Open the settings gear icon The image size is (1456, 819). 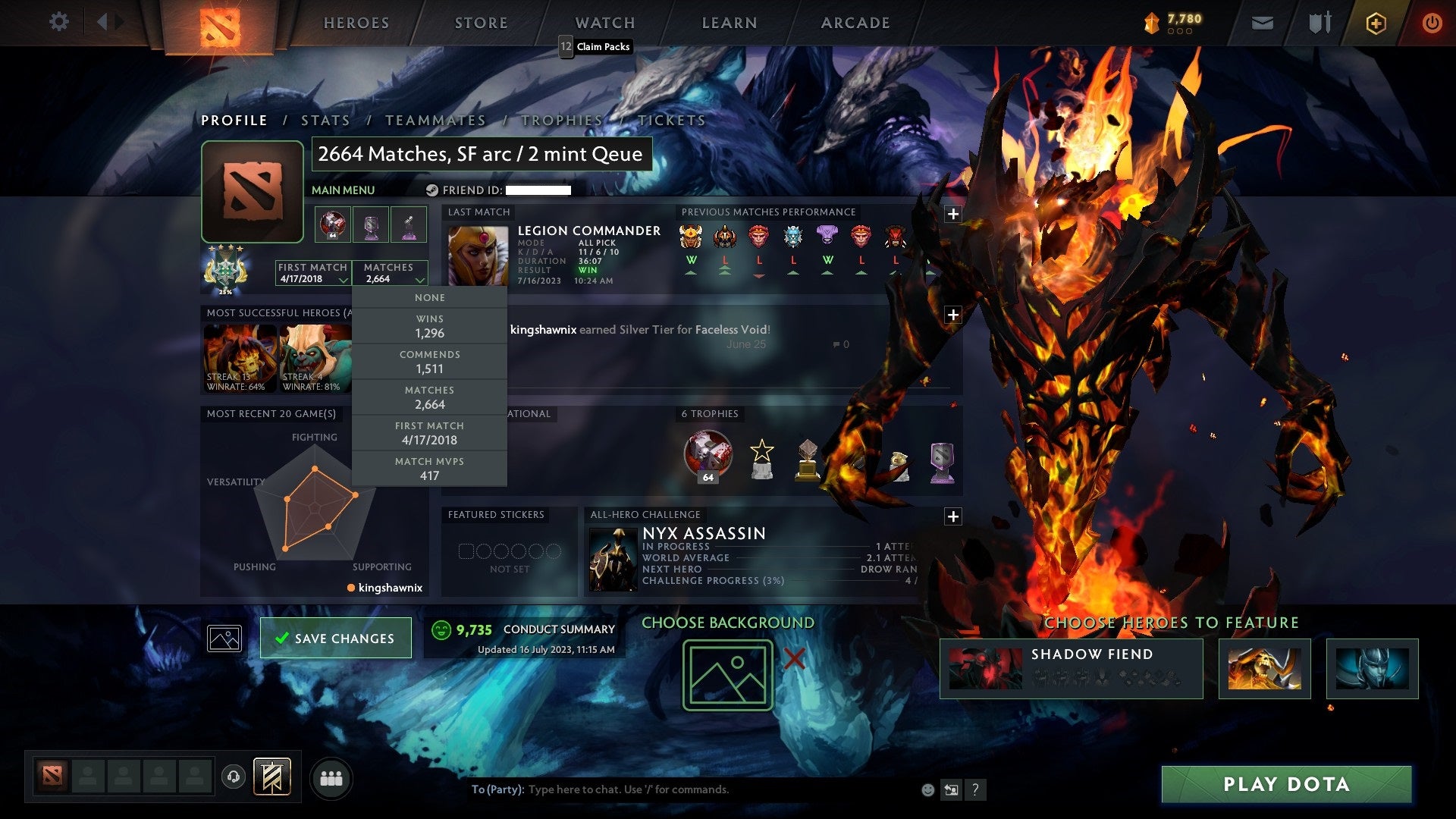[x=58, y=23]
